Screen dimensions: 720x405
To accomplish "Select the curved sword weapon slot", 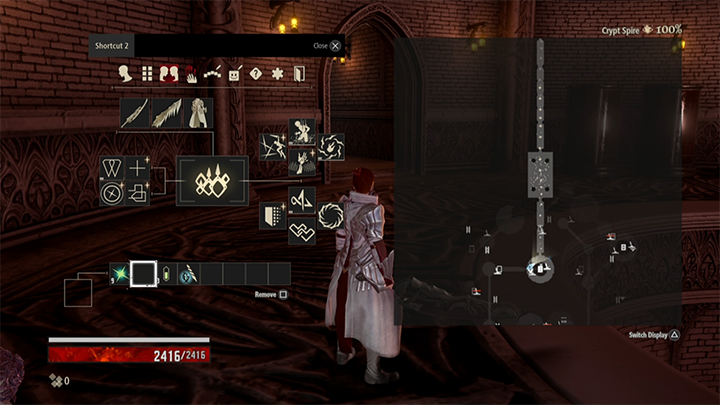I will (x=134, y=112).
